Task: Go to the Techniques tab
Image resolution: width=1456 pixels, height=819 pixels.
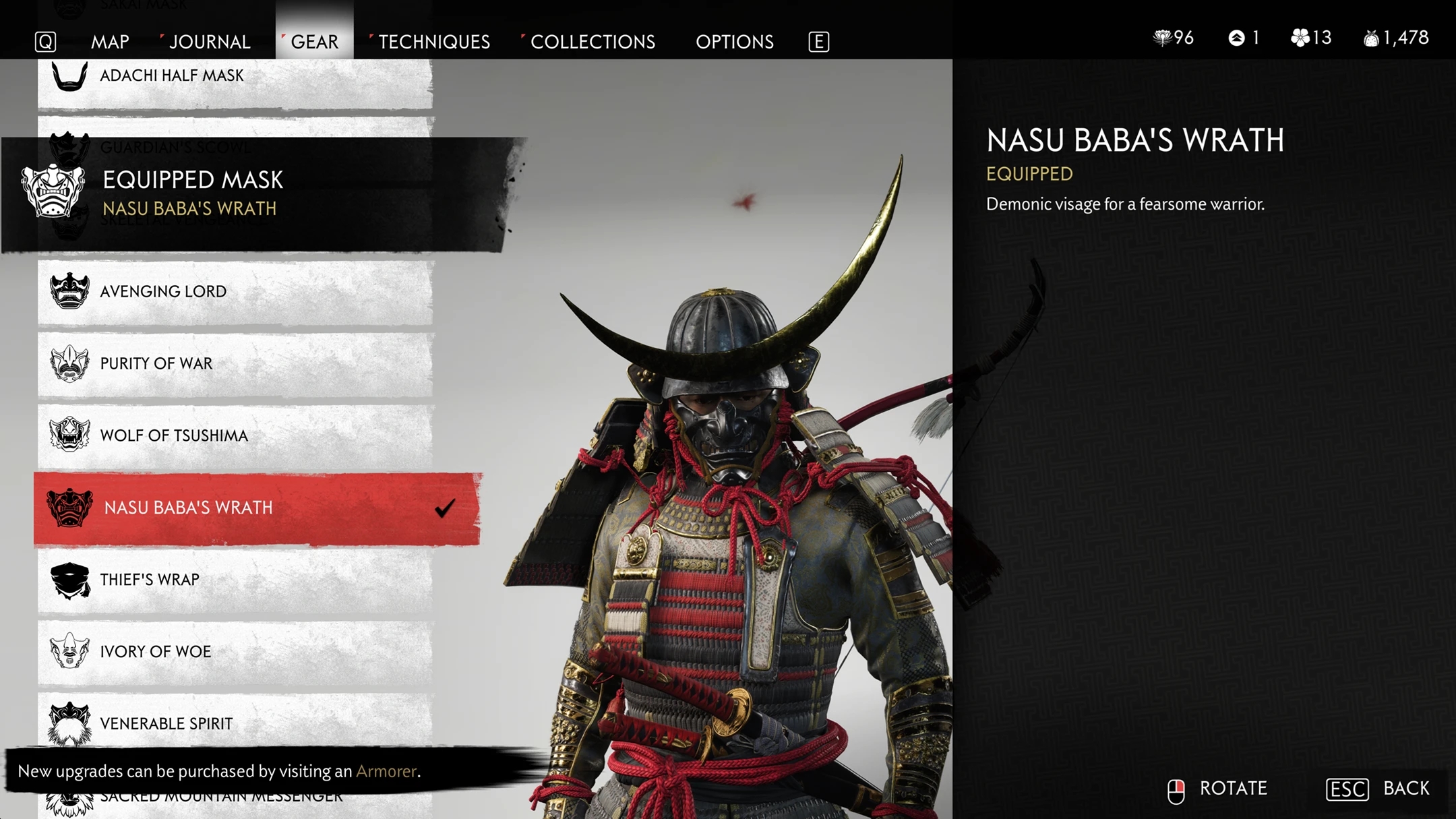Action: point(433,42)
